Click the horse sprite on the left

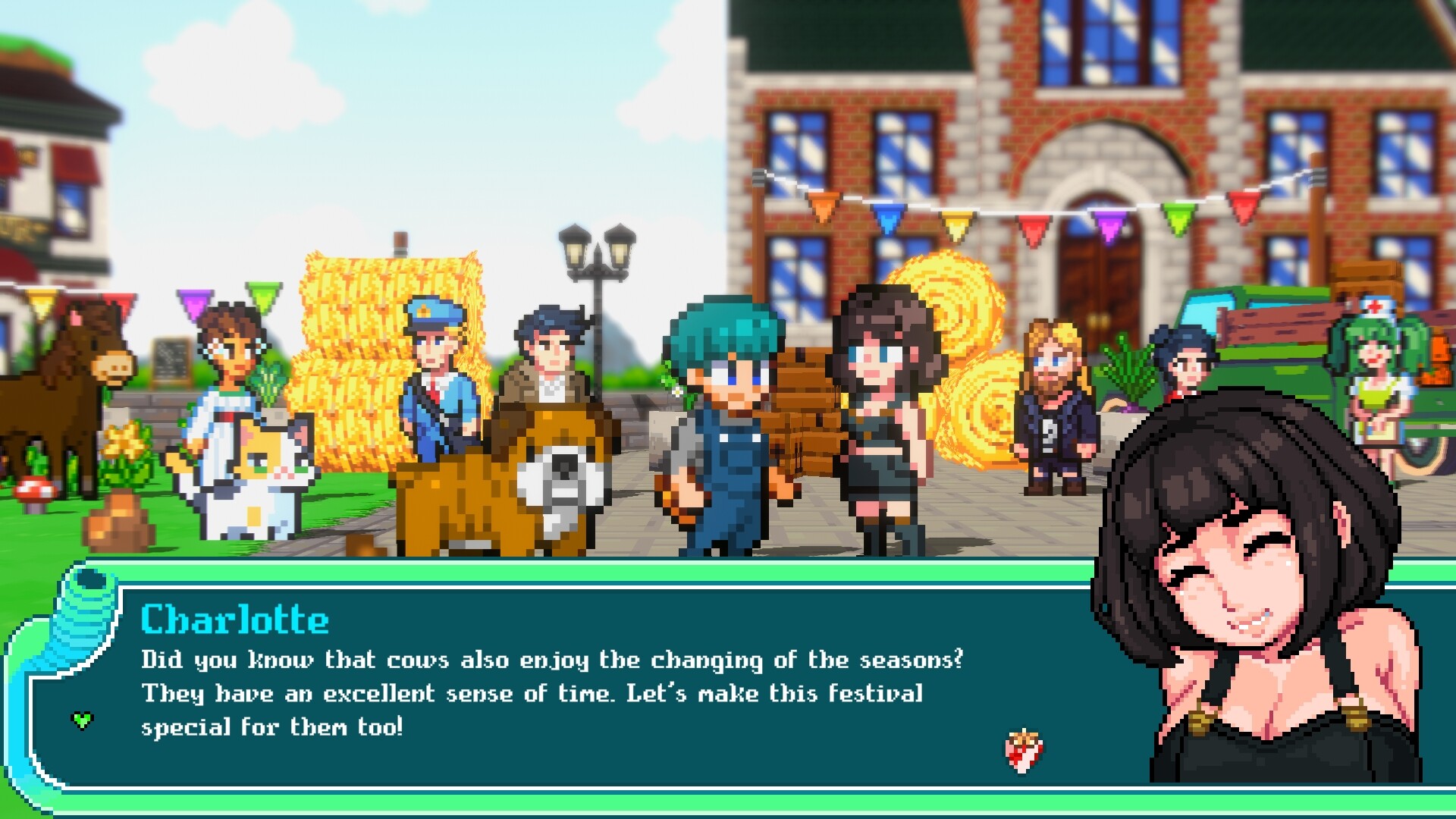(76, 372)
